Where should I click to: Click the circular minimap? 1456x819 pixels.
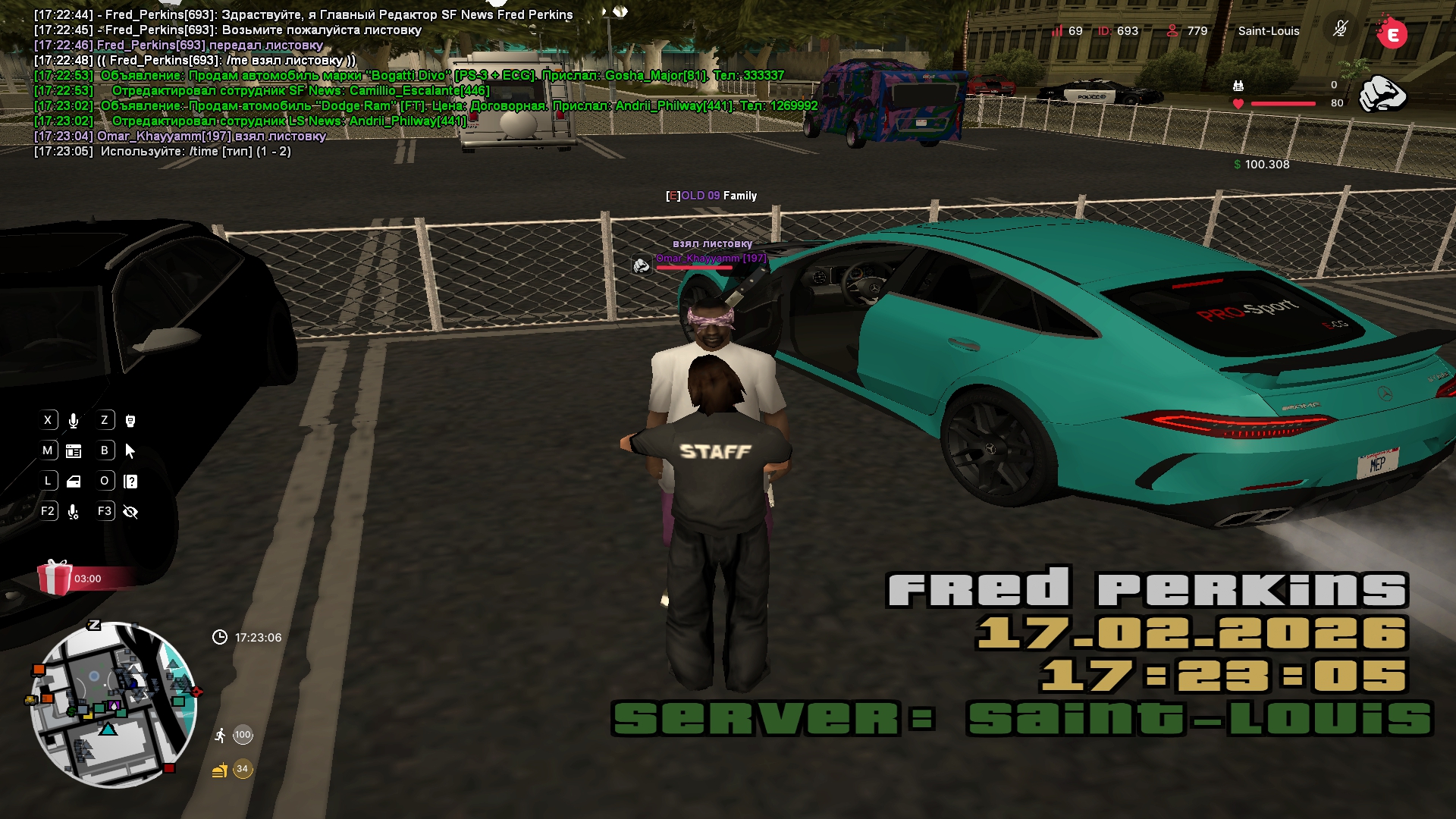click(x=114, y=705)
